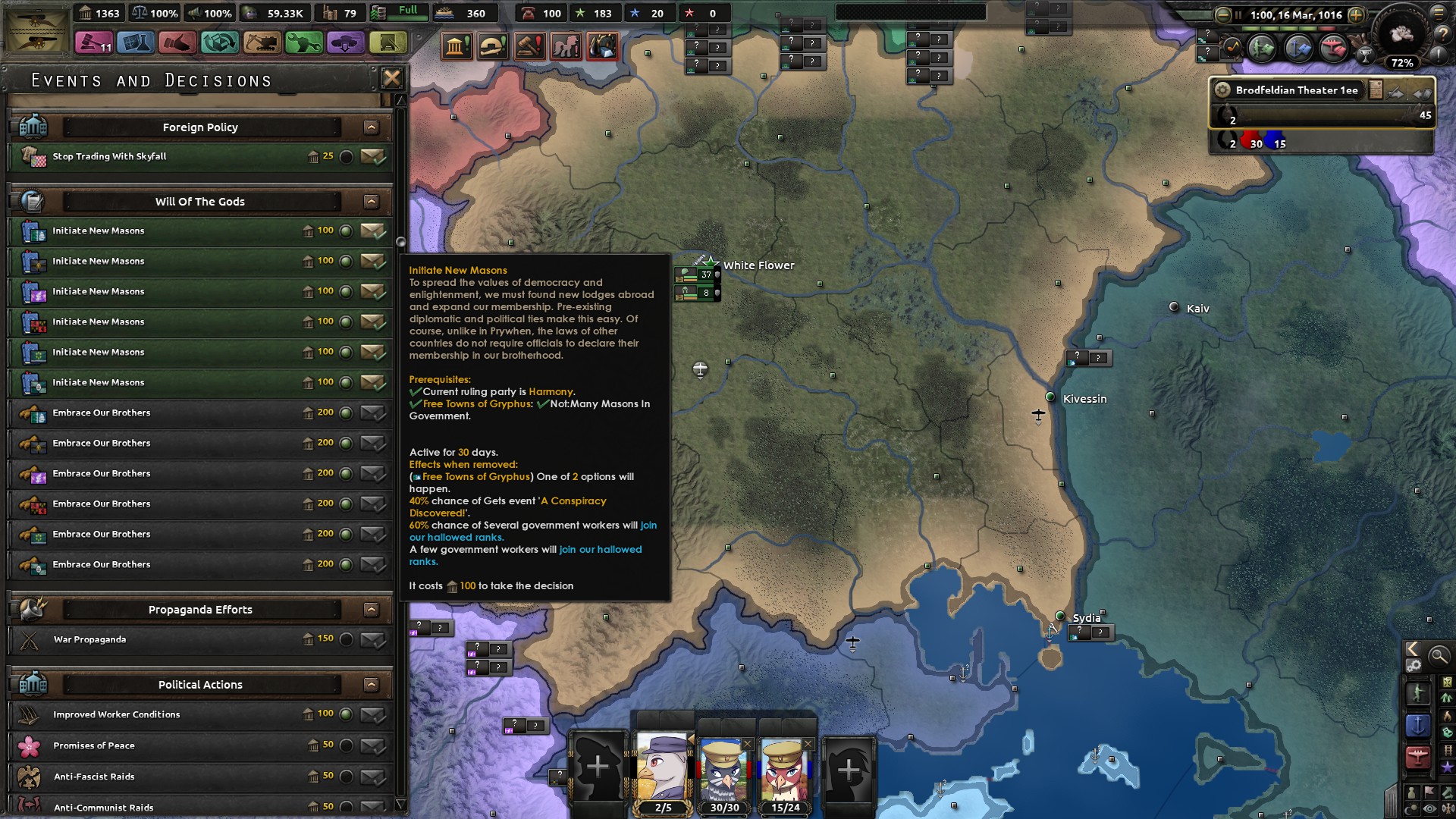The width and height of the screenshot is (1456, 819).
Task: Open the map search magnifying glass
Action: tap(1439, 656)
